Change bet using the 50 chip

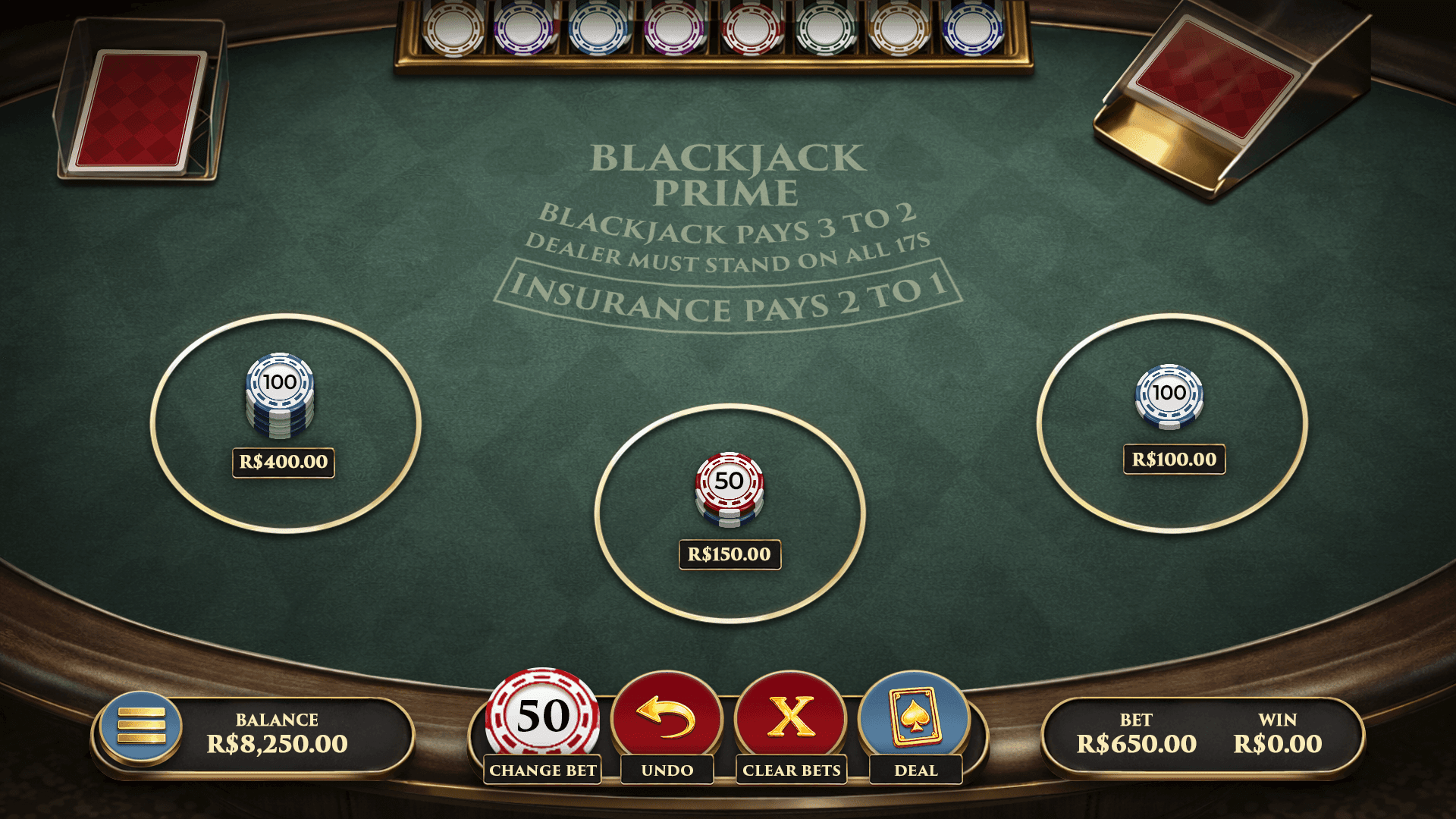pyautogui.click(x=542, y=717)
